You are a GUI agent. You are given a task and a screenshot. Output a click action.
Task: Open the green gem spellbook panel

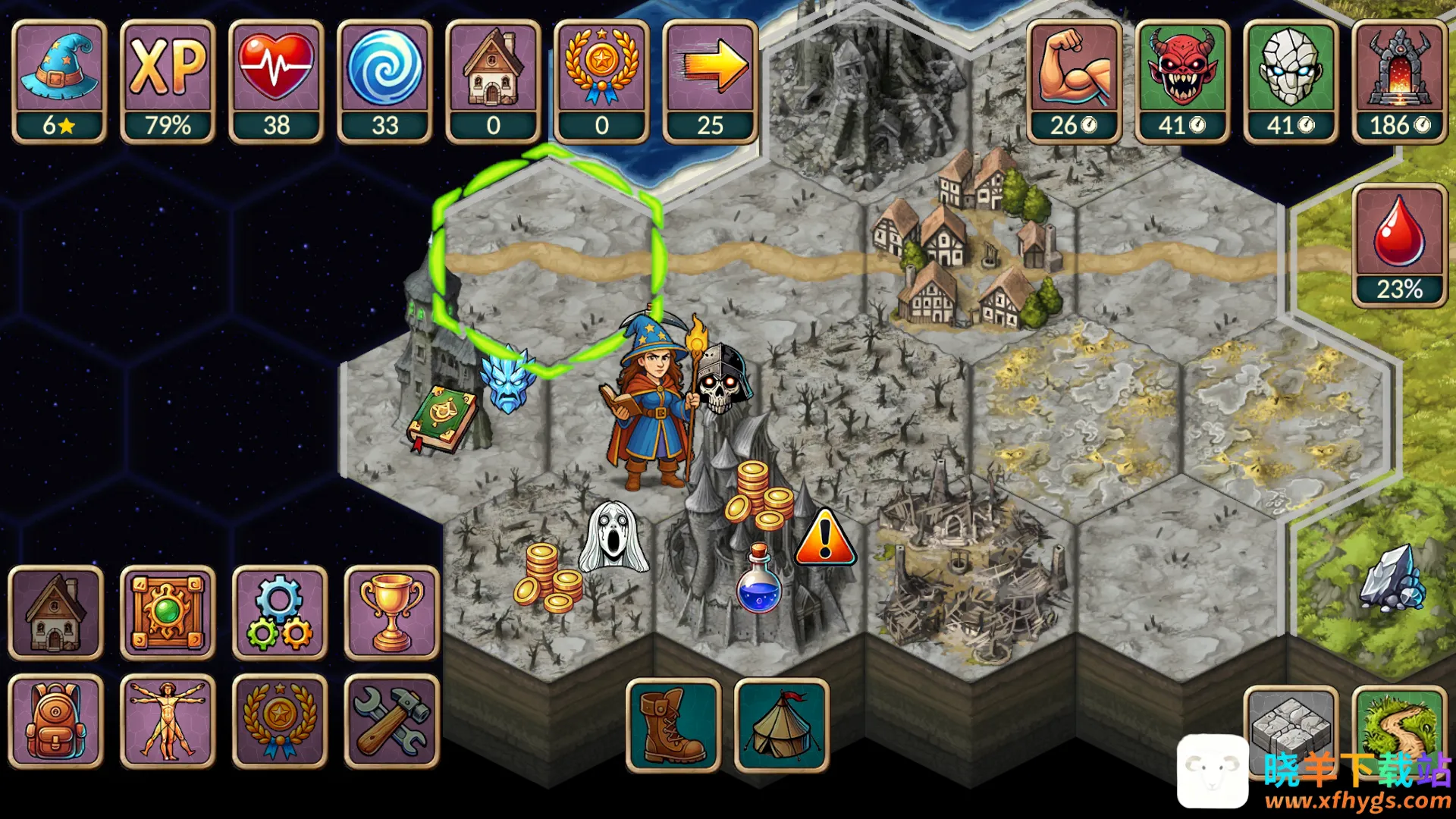click(168, 613)
